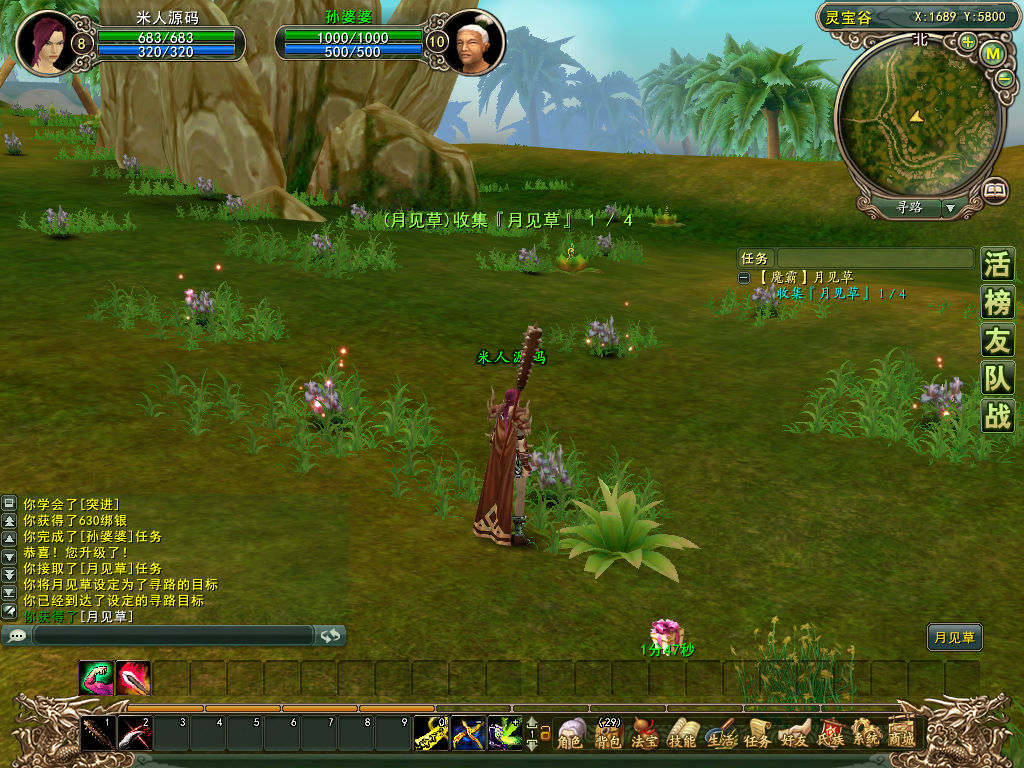Open the 法宝 treasure menu
1024x768 pixels.
(646, 735)
